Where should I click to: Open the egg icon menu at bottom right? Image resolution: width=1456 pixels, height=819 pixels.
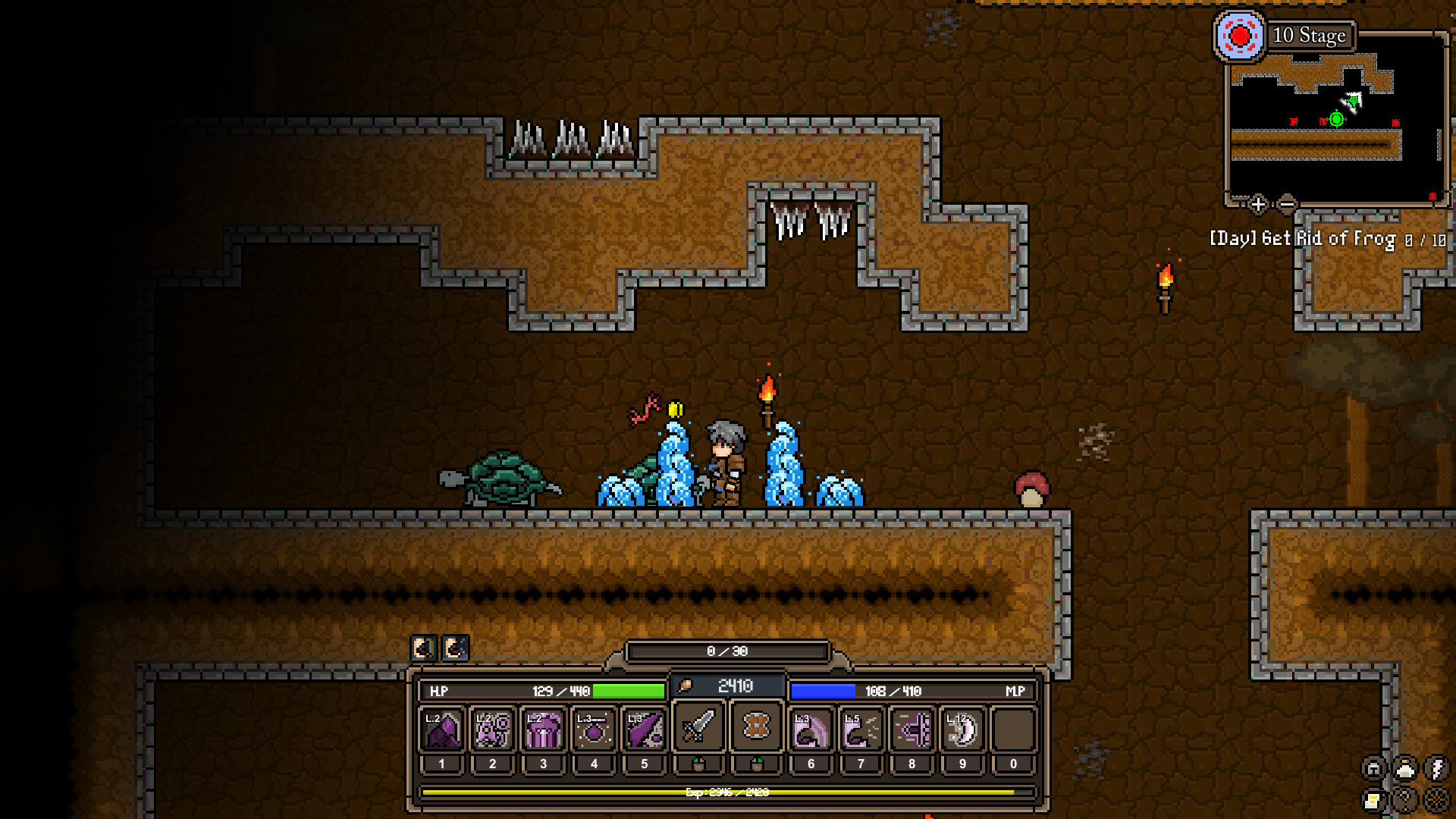click(1404, 768)
